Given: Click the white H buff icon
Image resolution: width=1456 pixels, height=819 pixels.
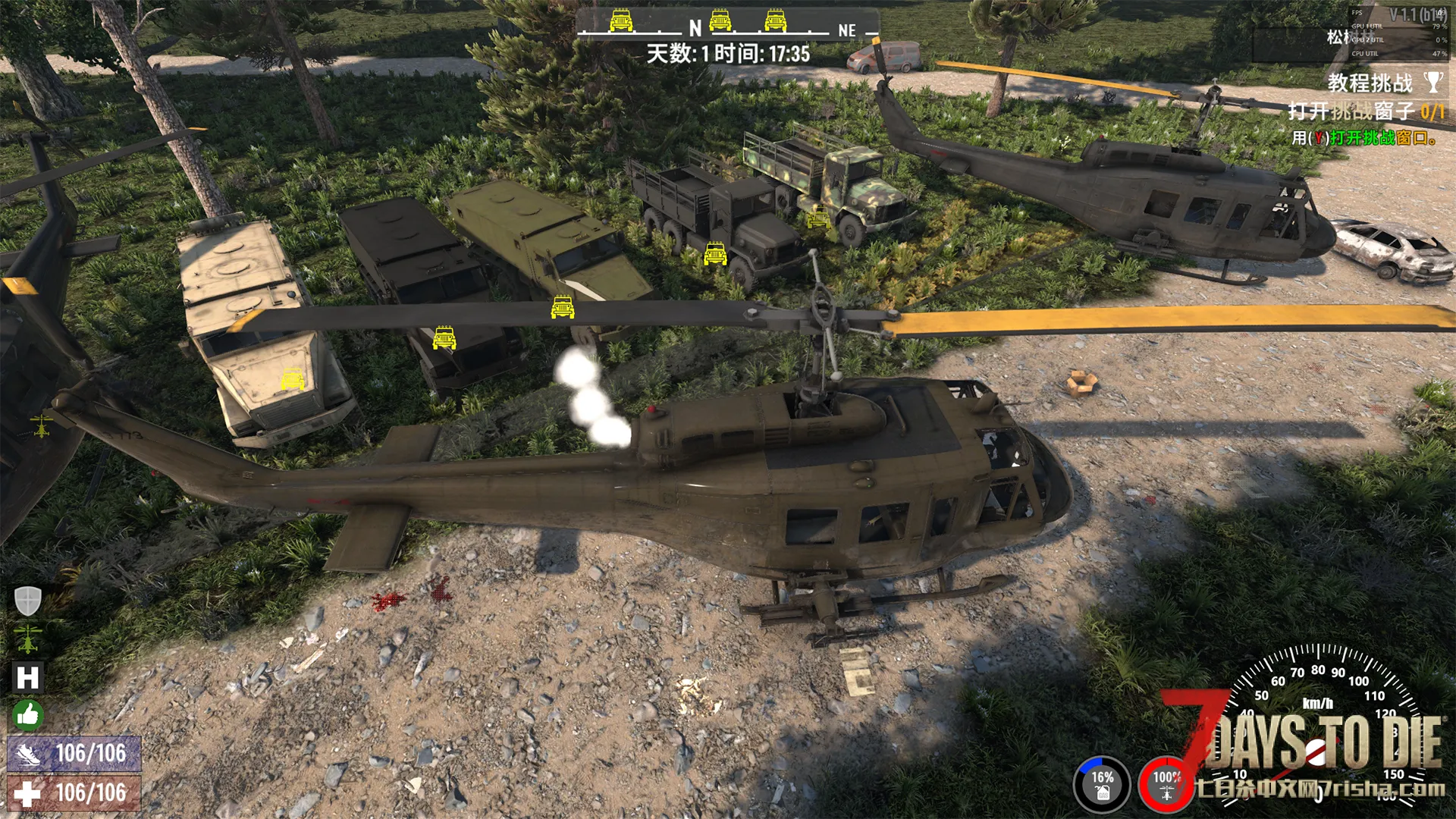Looking at the screenshot, I should (28, 677).
